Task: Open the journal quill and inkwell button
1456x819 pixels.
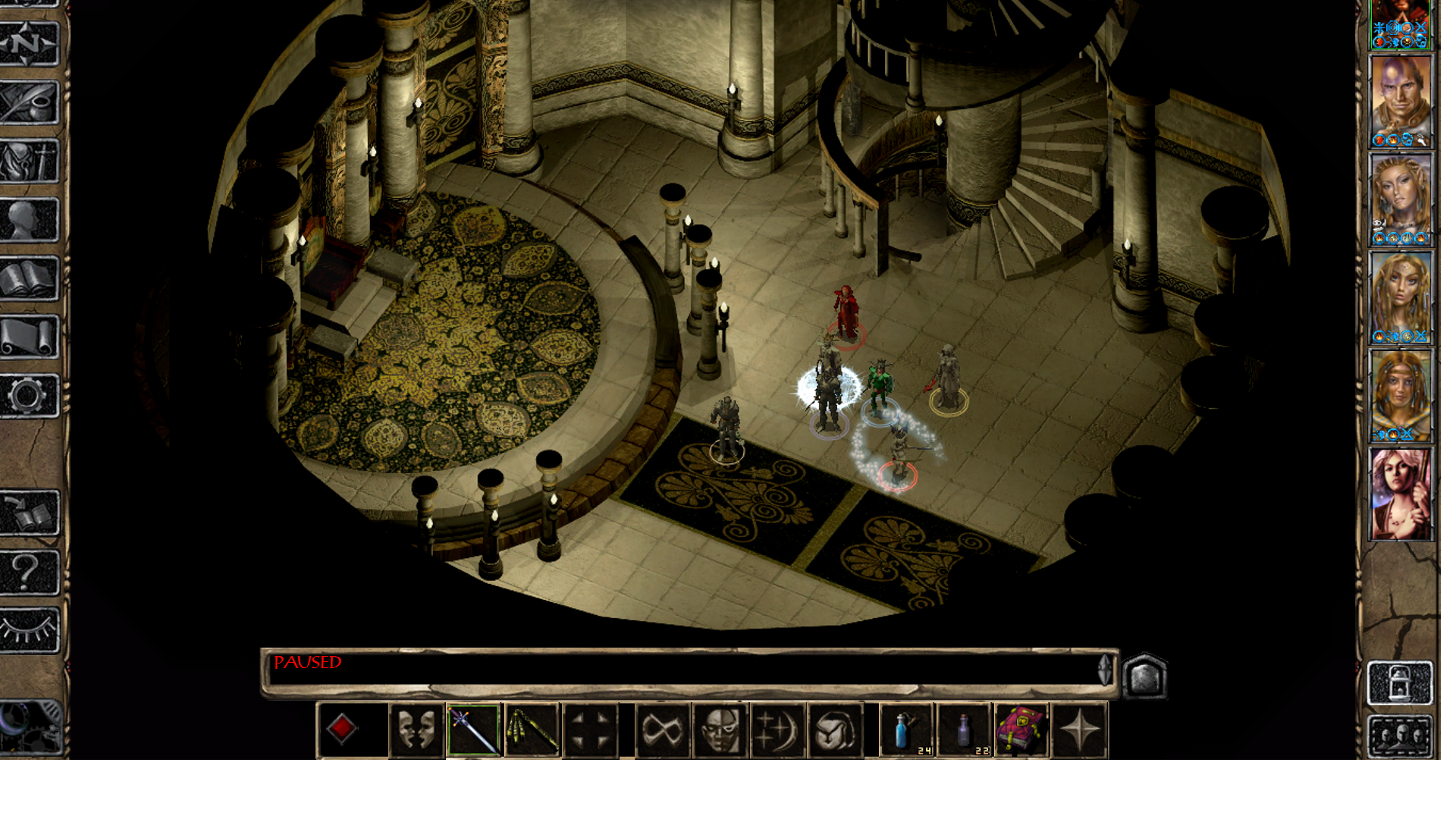Action: (30, 102)
